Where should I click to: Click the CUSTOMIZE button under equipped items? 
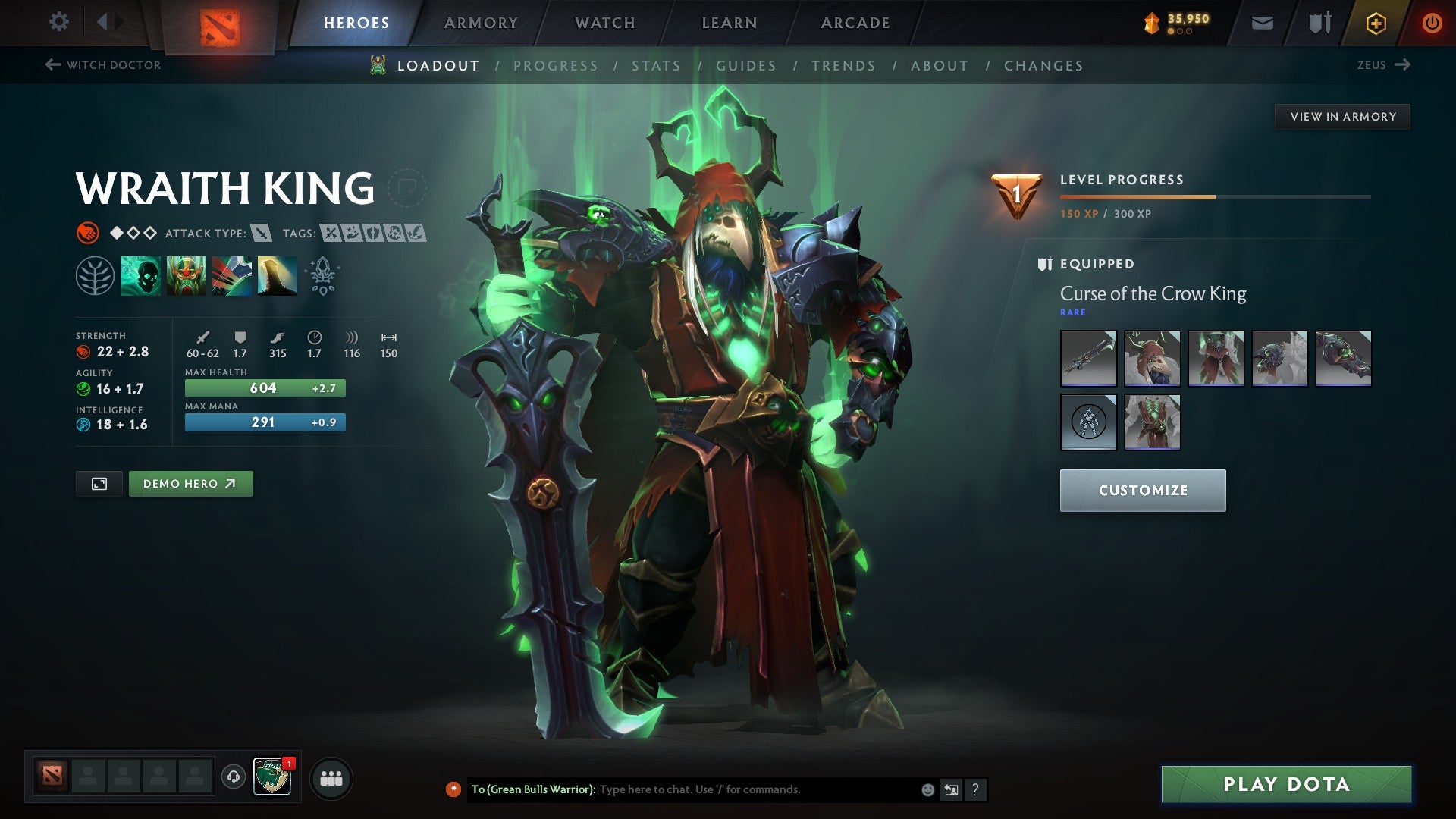click(1142, 490)
